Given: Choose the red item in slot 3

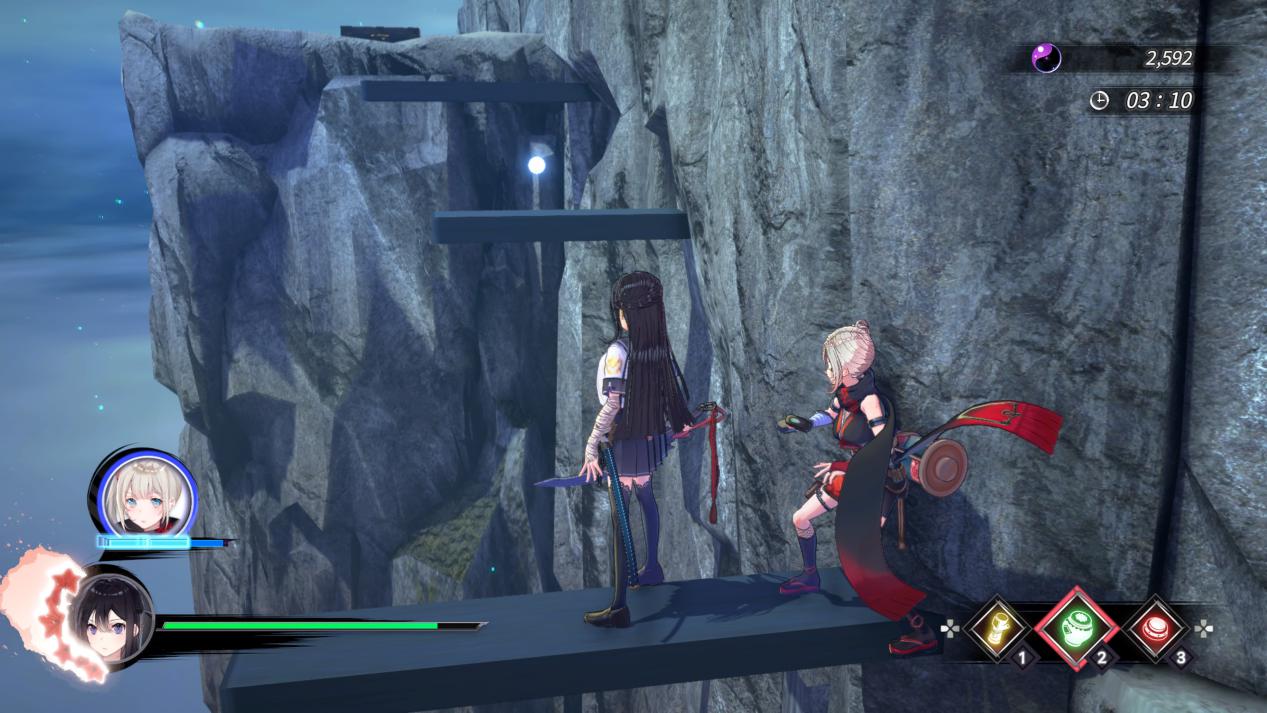Looking at the screenshot, I should point(1156,630).
